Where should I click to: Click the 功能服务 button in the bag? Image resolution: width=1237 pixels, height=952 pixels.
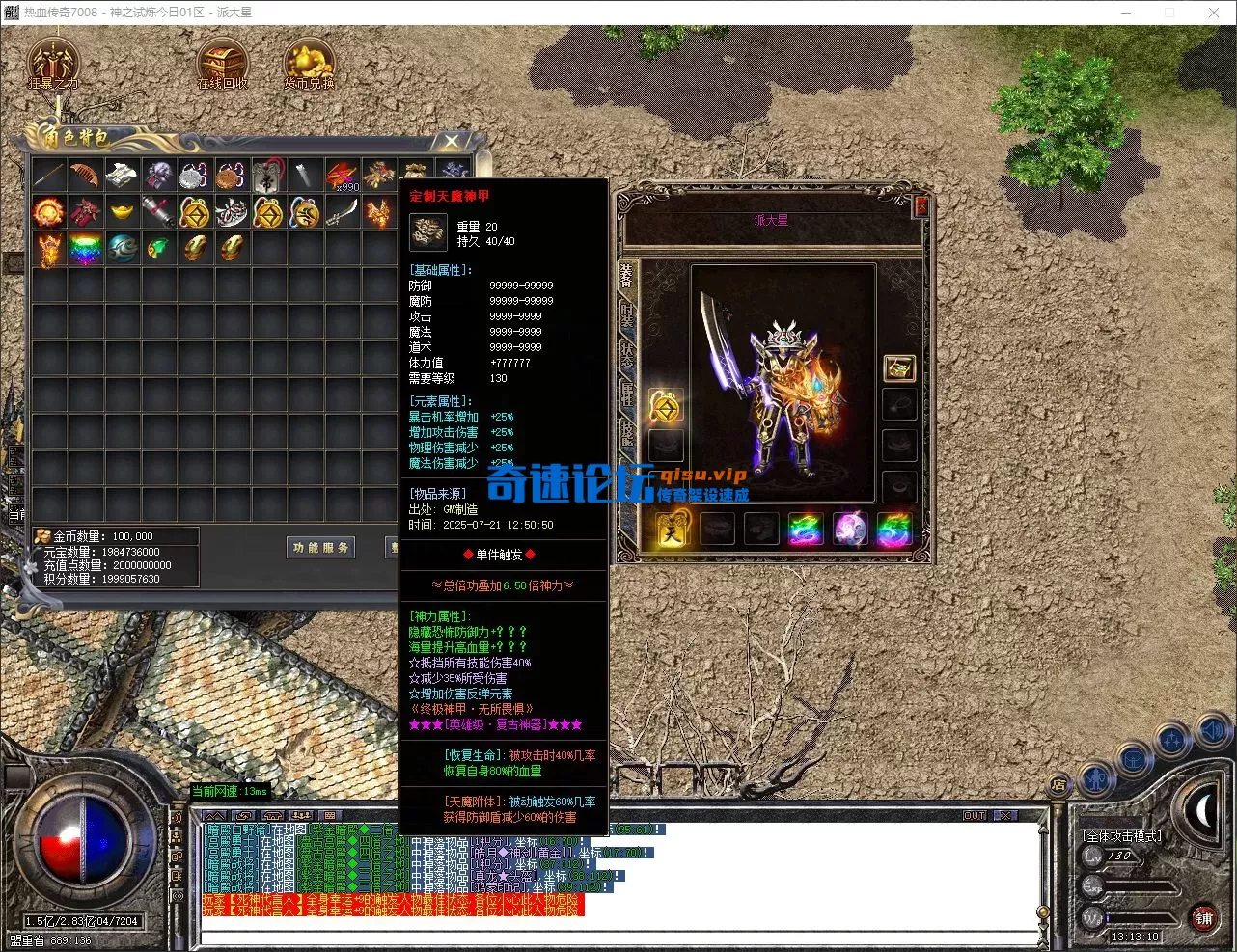(x=322, y=548)
